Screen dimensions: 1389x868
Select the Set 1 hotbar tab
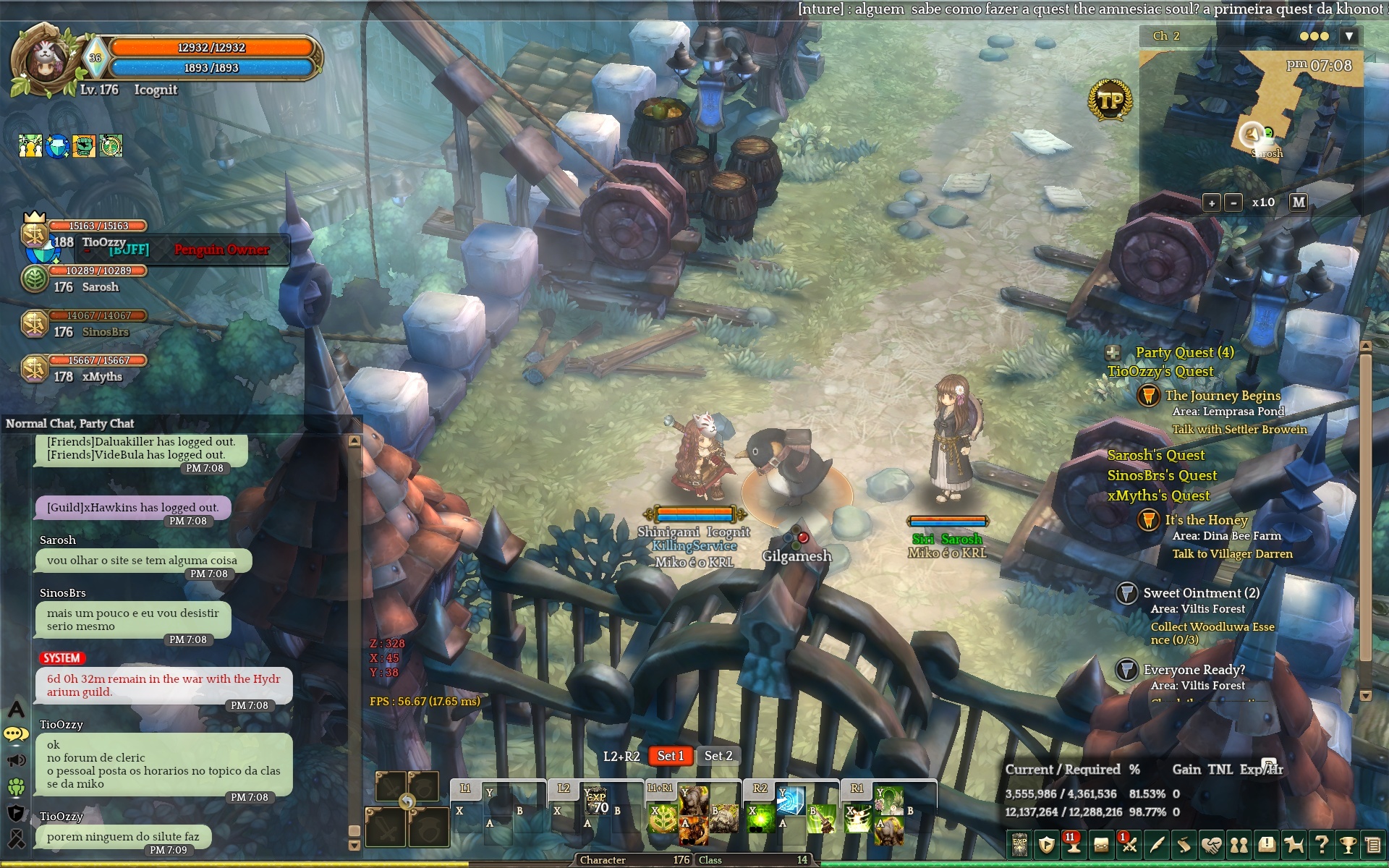pyautogui.click(x=671, y=756)
